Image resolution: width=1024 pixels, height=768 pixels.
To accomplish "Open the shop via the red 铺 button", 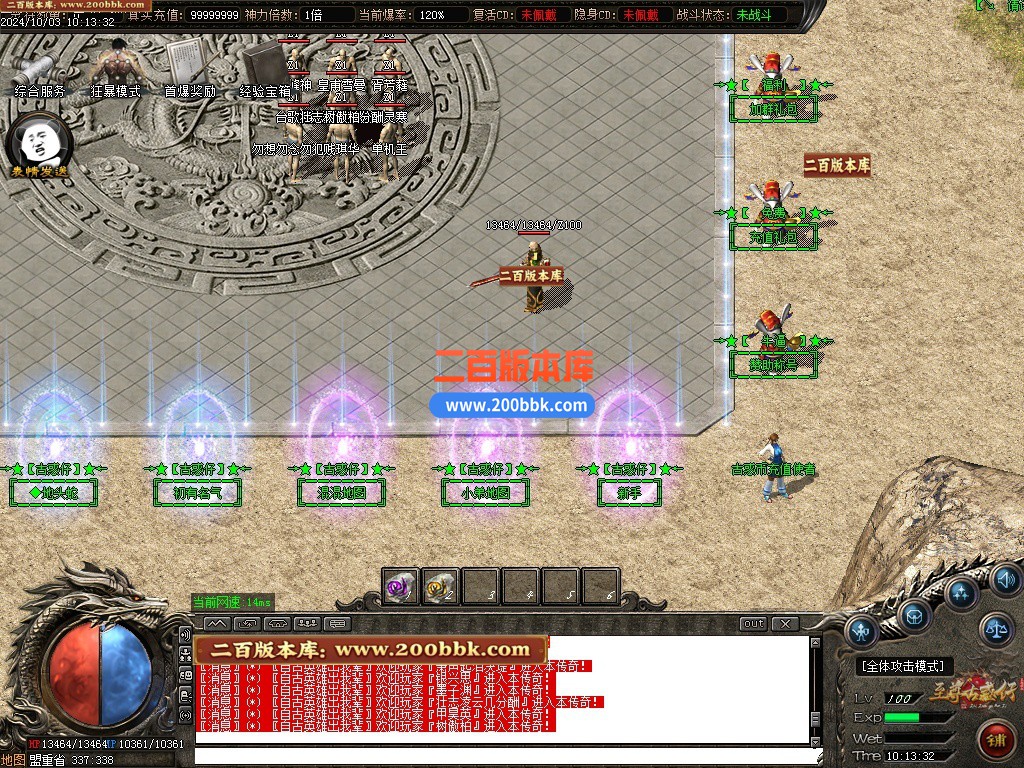I will pos(996,741).
